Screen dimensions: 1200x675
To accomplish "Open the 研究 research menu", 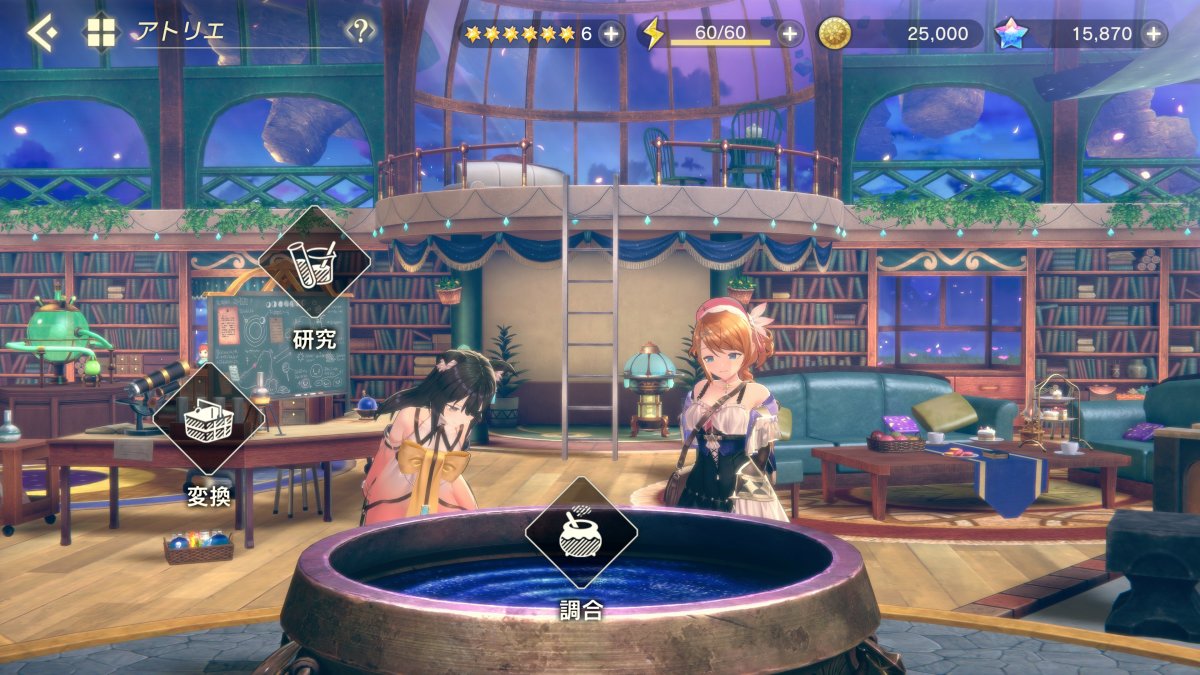I will [314, 262].
